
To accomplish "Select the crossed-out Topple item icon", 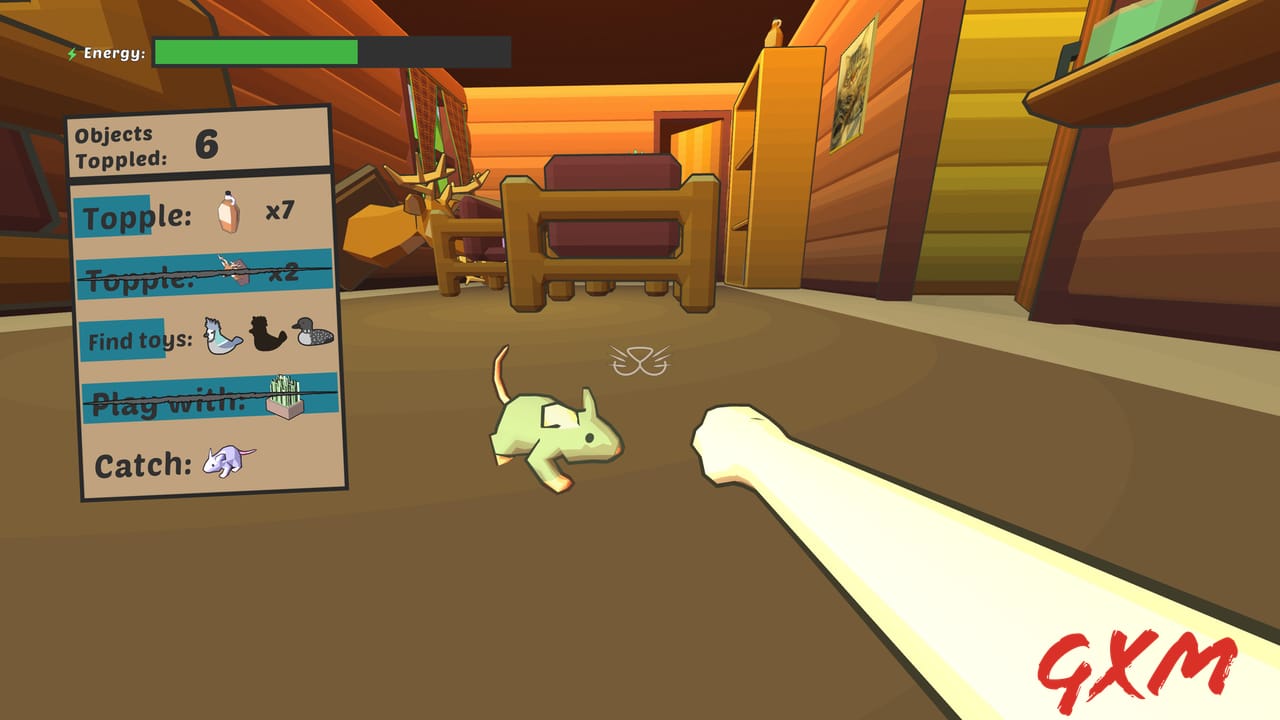I will [x=234, y=268].
